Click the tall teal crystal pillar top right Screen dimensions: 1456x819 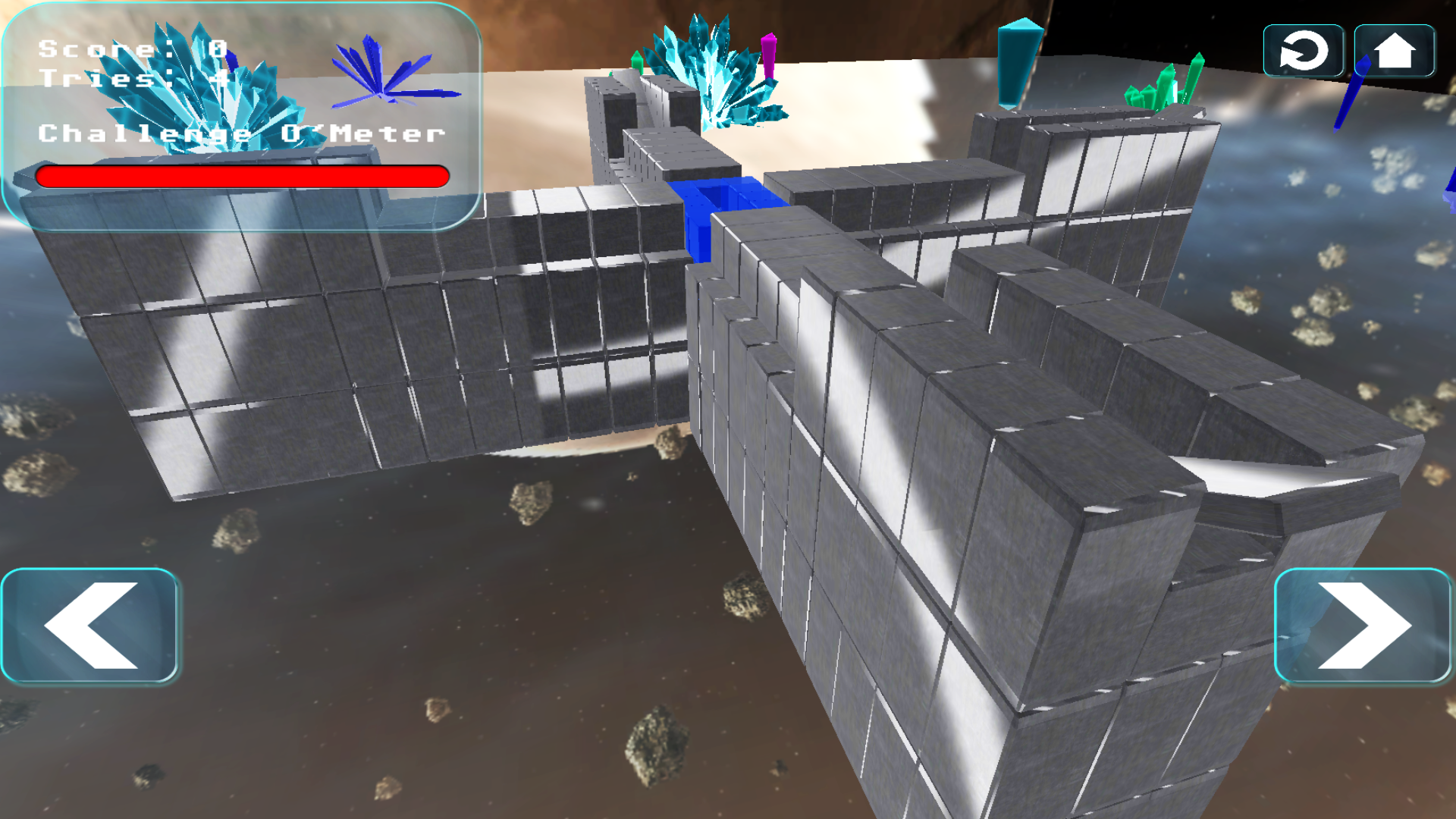click(1016, 61)
